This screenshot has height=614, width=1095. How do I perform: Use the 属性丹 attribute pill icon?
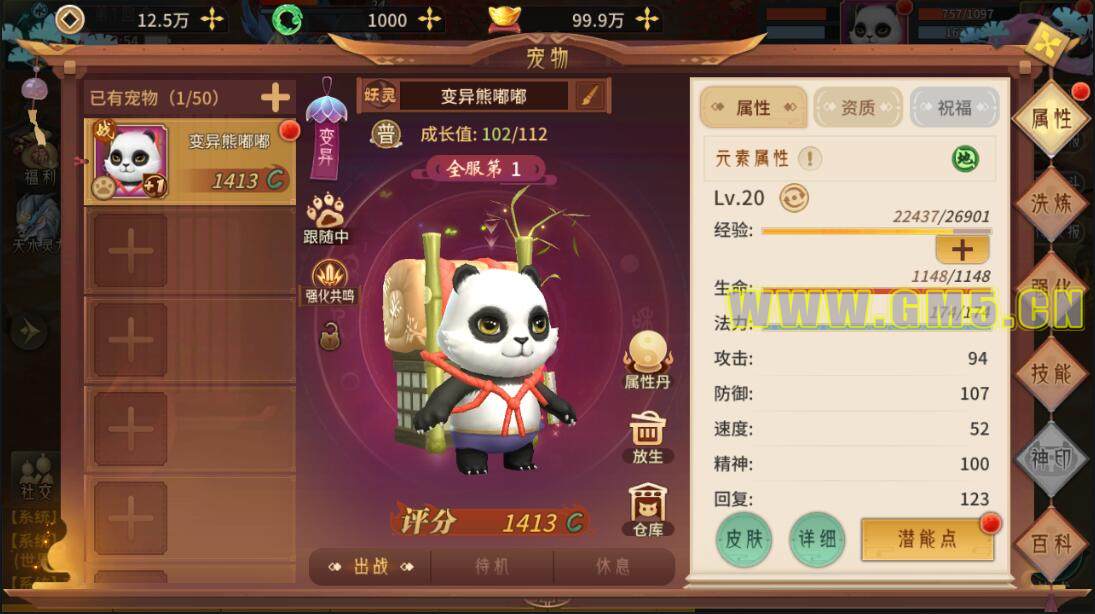[x=647, y=360]
